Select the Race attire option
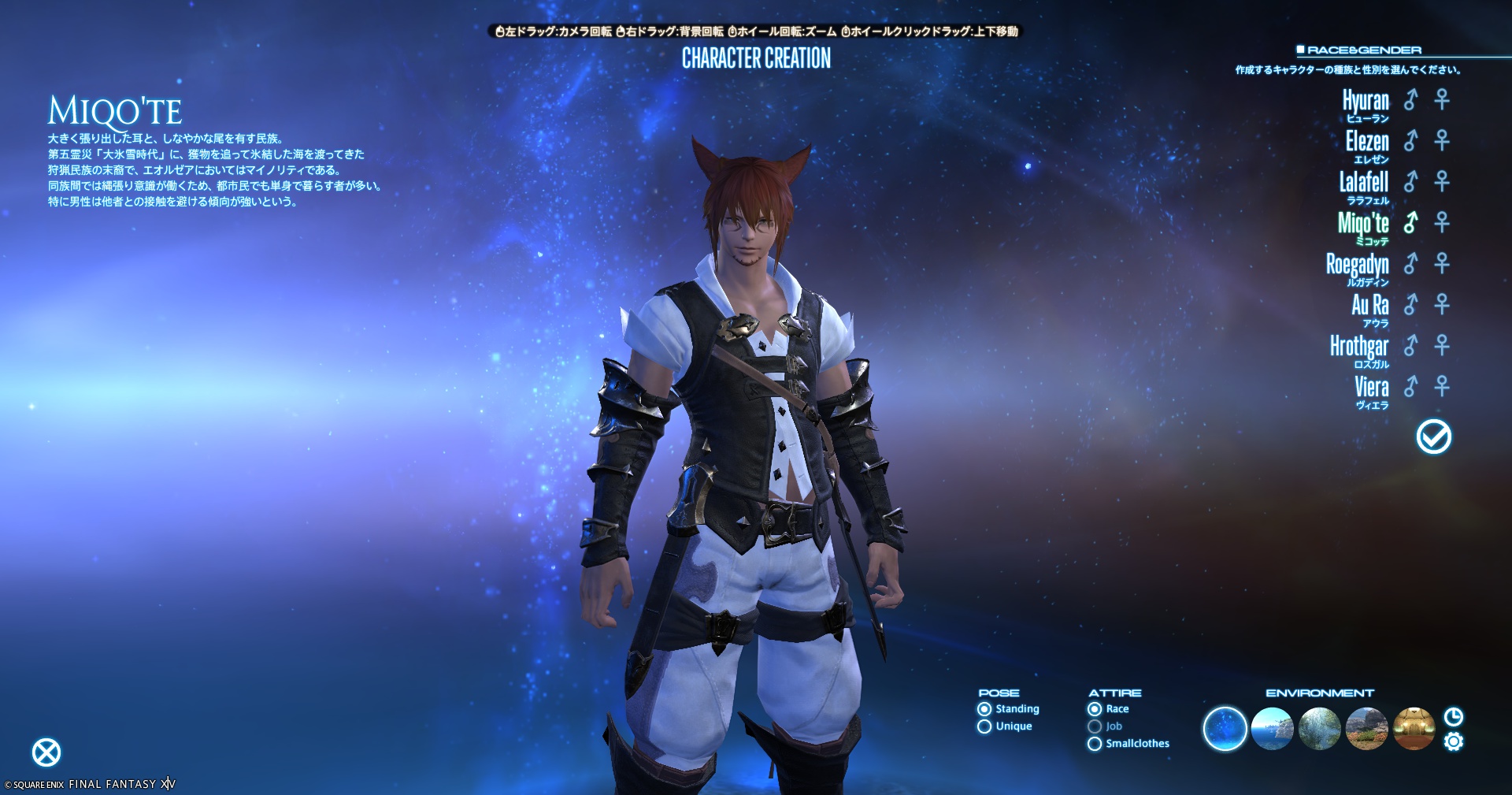The height and width of the screenshot is (795, 1512). (x=1095, y=709)
